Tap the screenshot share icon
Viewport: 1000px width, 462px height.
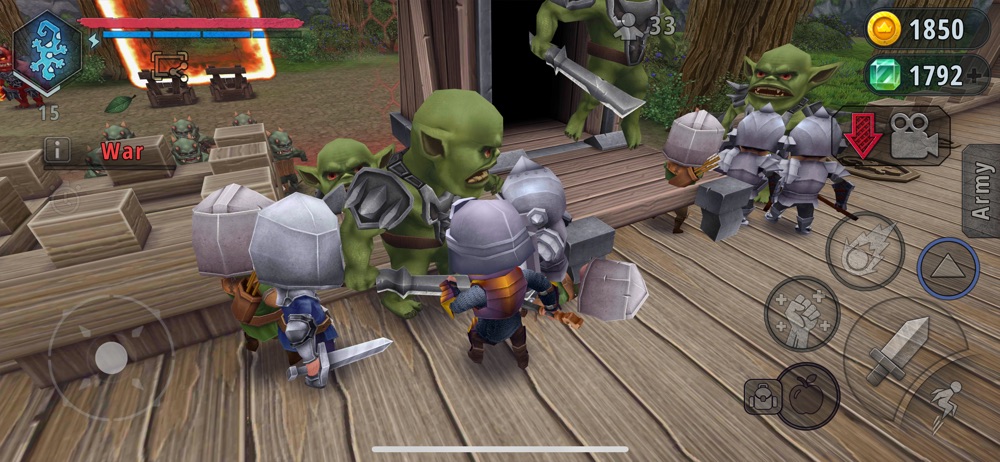point(169,65)
